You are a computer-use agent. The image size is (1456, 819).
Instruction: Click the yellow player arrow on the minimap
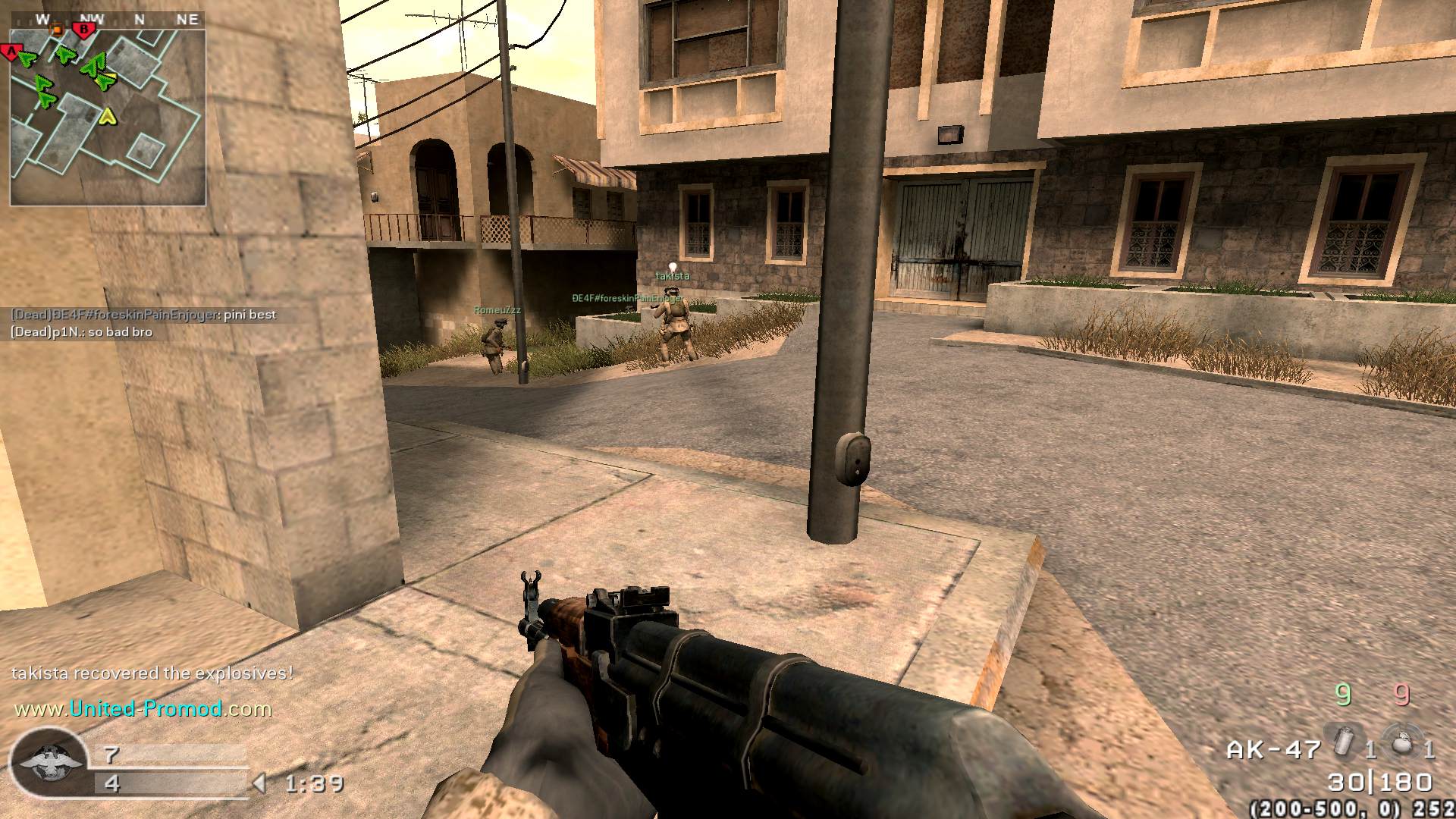[108, 116]
